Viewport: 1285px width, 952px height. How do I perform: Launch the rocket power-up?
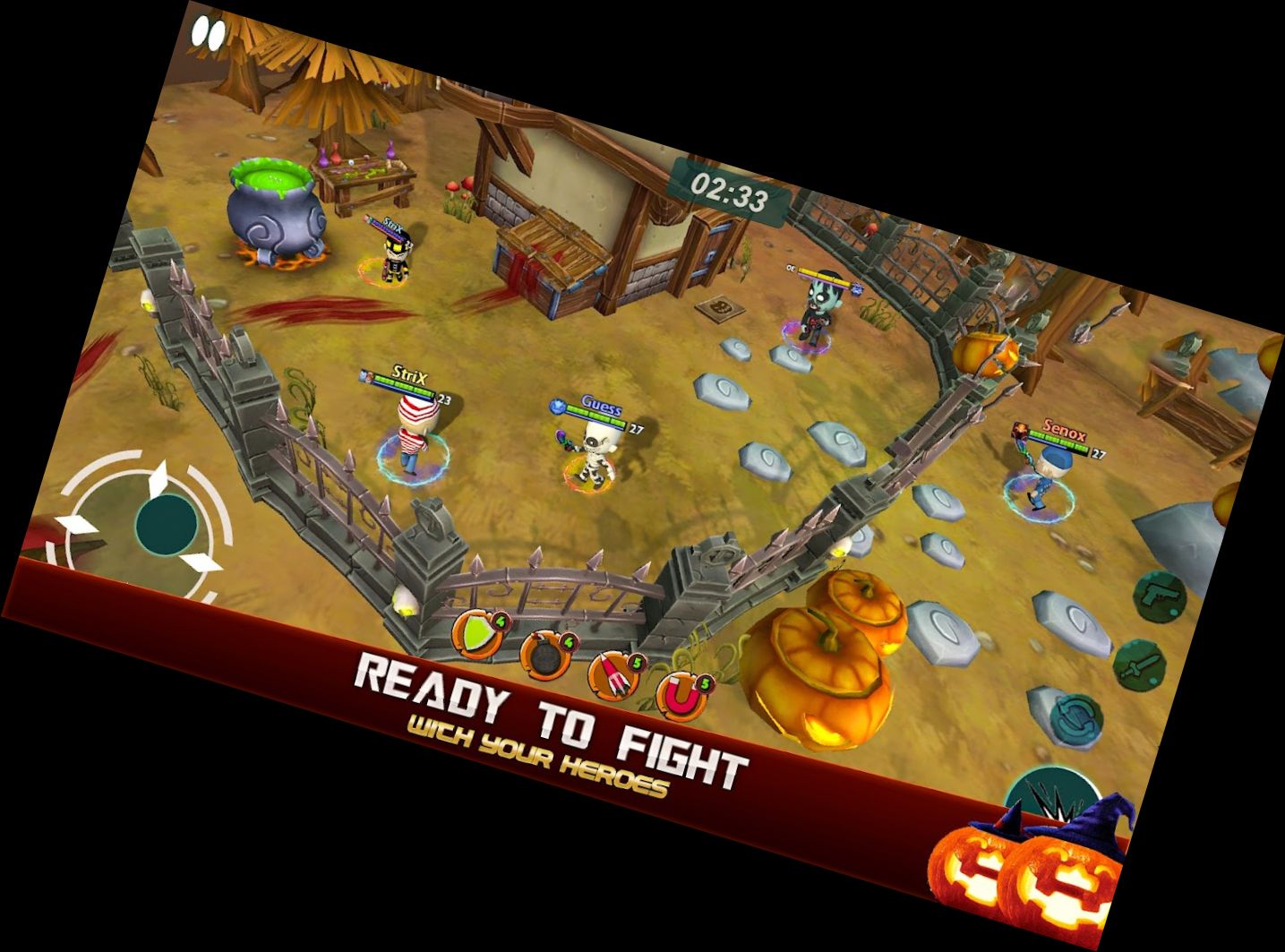(612, 674)
